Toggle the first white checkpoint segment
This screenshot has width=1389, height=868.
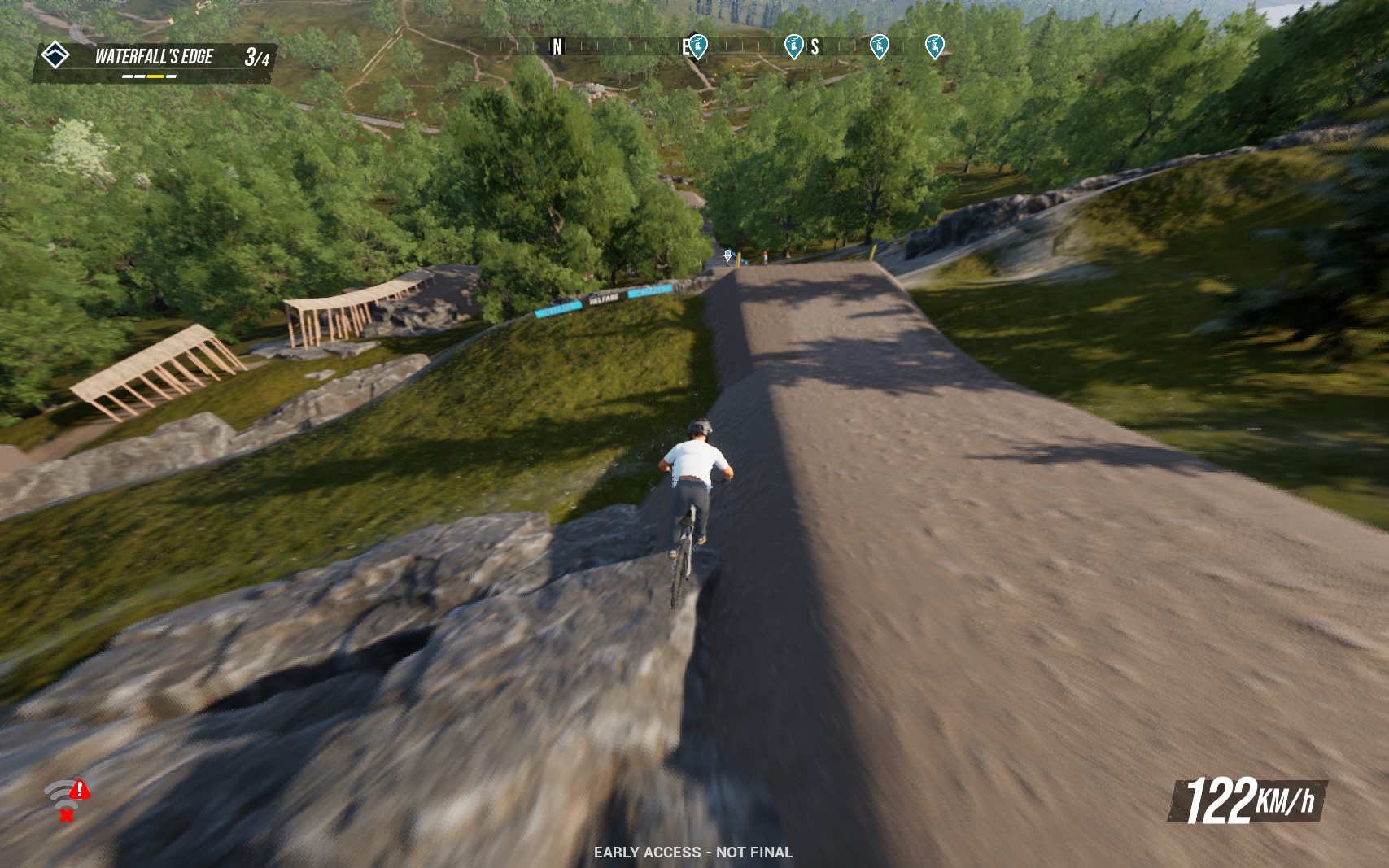tap(128, 76)
